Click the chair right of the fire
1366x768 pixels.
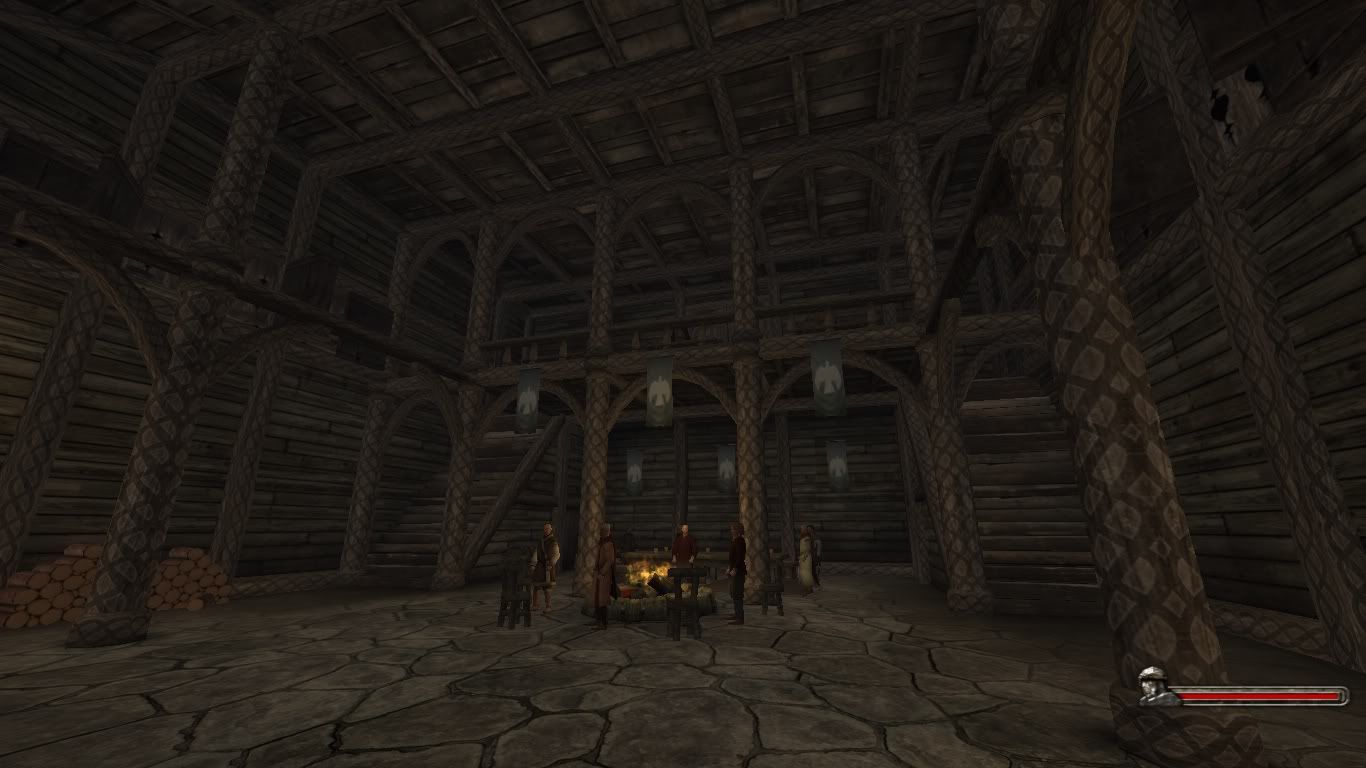[x=773, y=594]
